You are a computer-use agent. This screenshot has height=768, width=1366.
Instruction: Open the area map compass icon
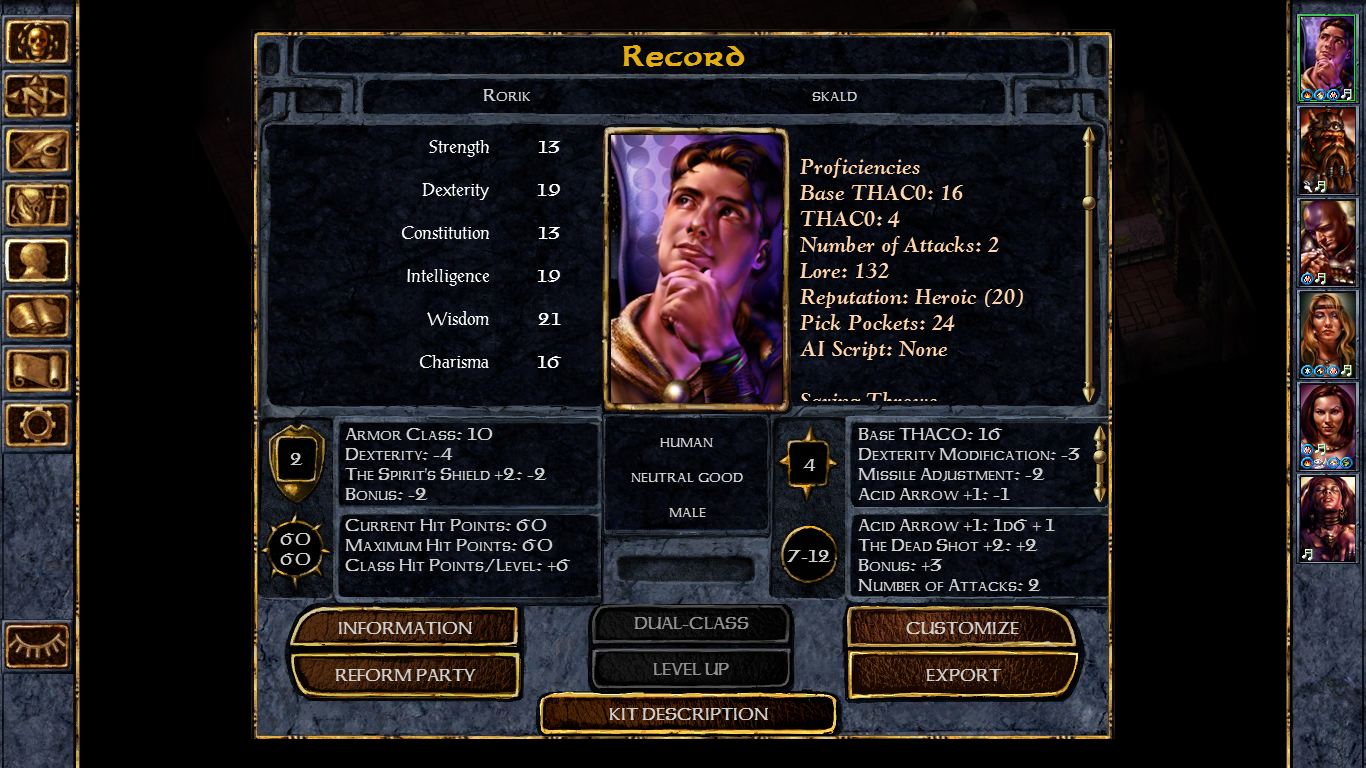click(38, 96)
